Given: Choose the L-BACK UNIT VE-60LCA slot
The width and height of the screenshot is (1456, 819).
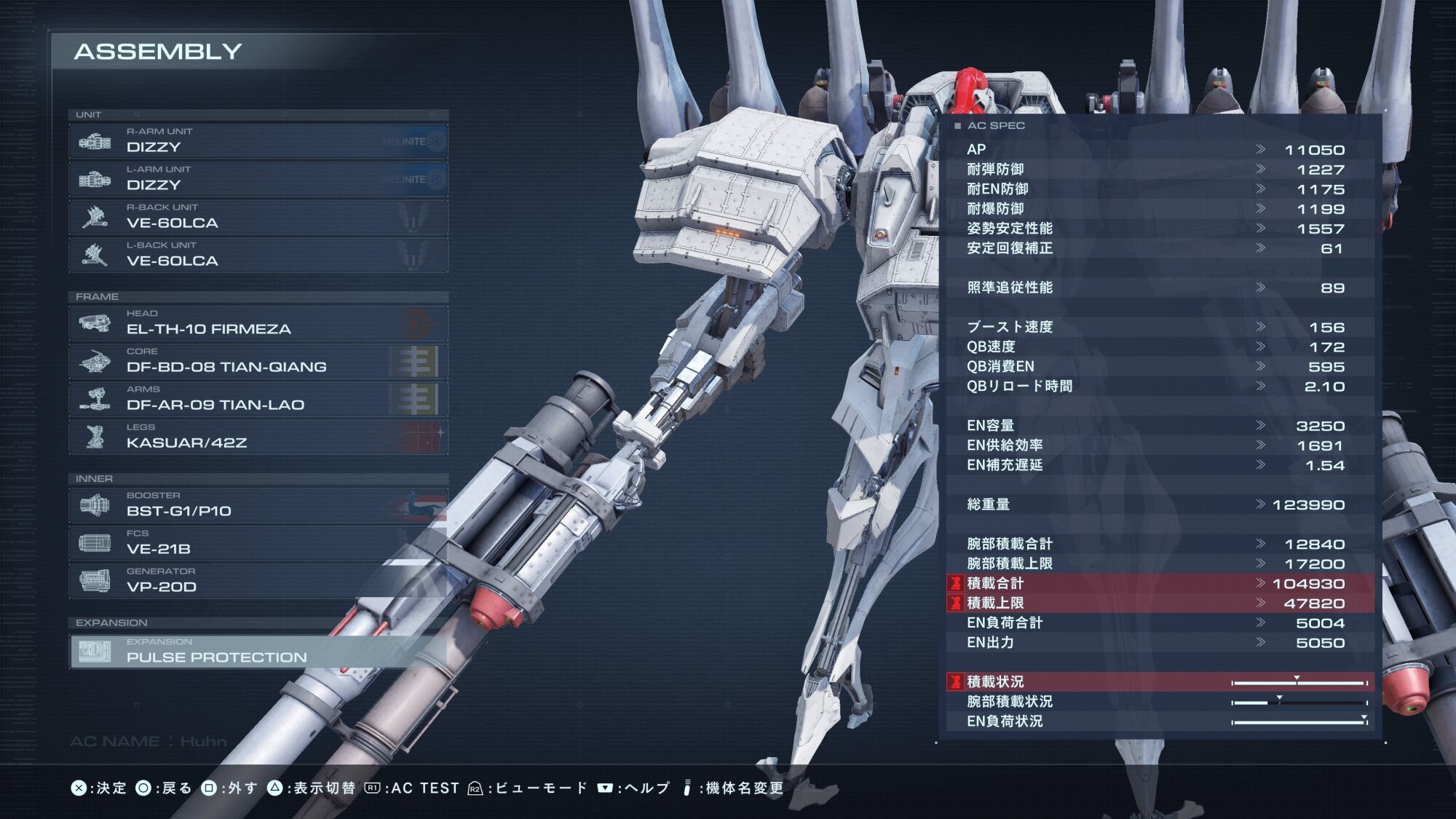Looking at the screenshot, I should [258, 255].
